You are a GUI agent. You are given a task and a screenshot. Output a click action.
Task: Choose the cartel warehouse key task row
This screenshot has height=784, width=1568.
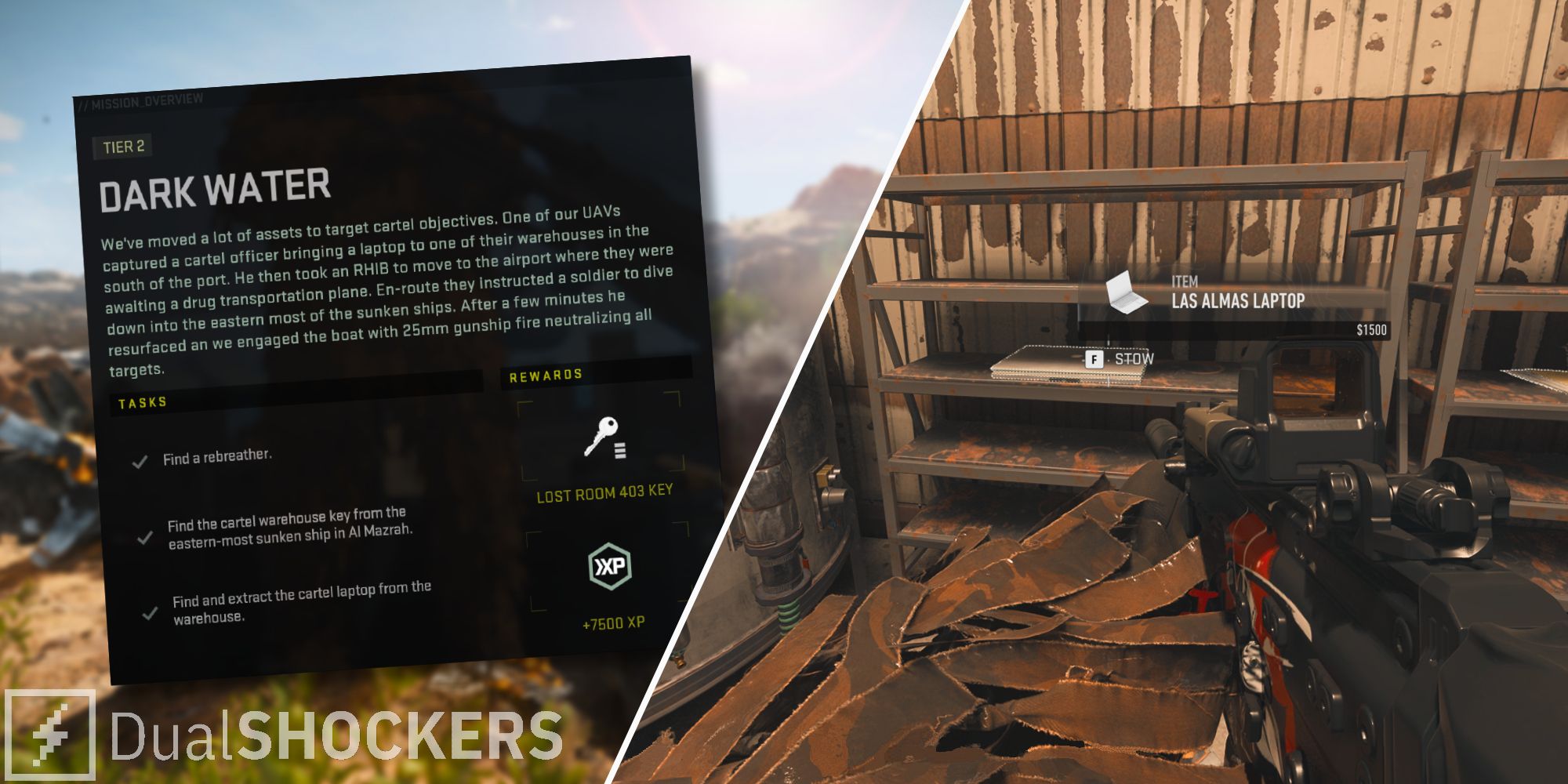click(289, 528)
